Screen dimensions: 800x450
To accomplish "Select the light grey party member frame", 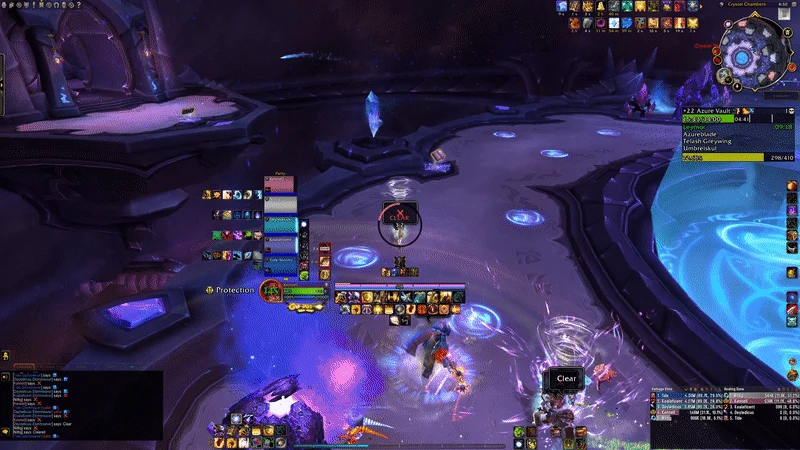I will [280, 204].
